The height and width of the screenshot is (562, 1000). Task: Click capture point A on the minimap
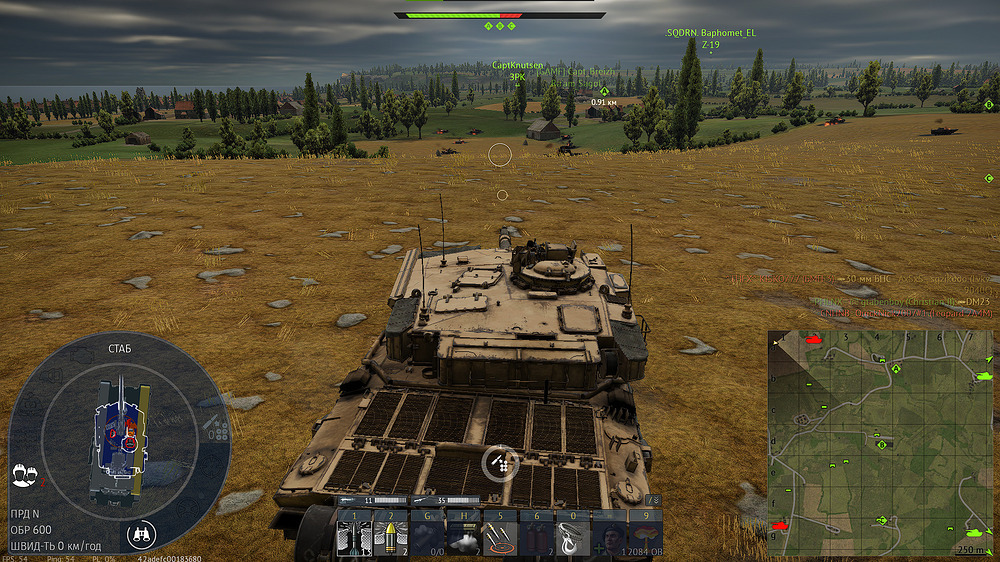click(x=896, y=368)
